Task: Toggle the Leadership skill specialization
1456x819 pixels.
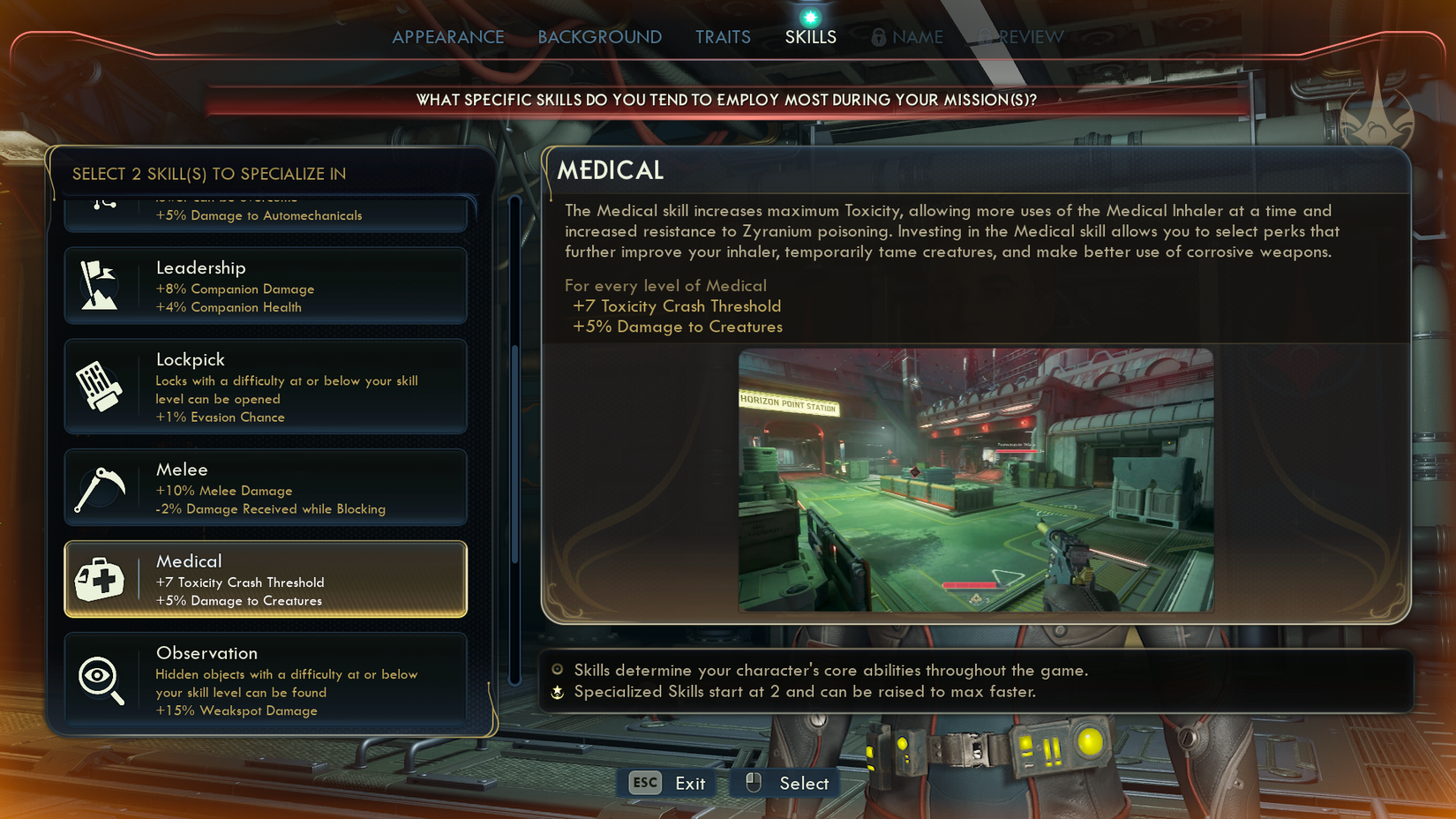Action: coord(265,285)
